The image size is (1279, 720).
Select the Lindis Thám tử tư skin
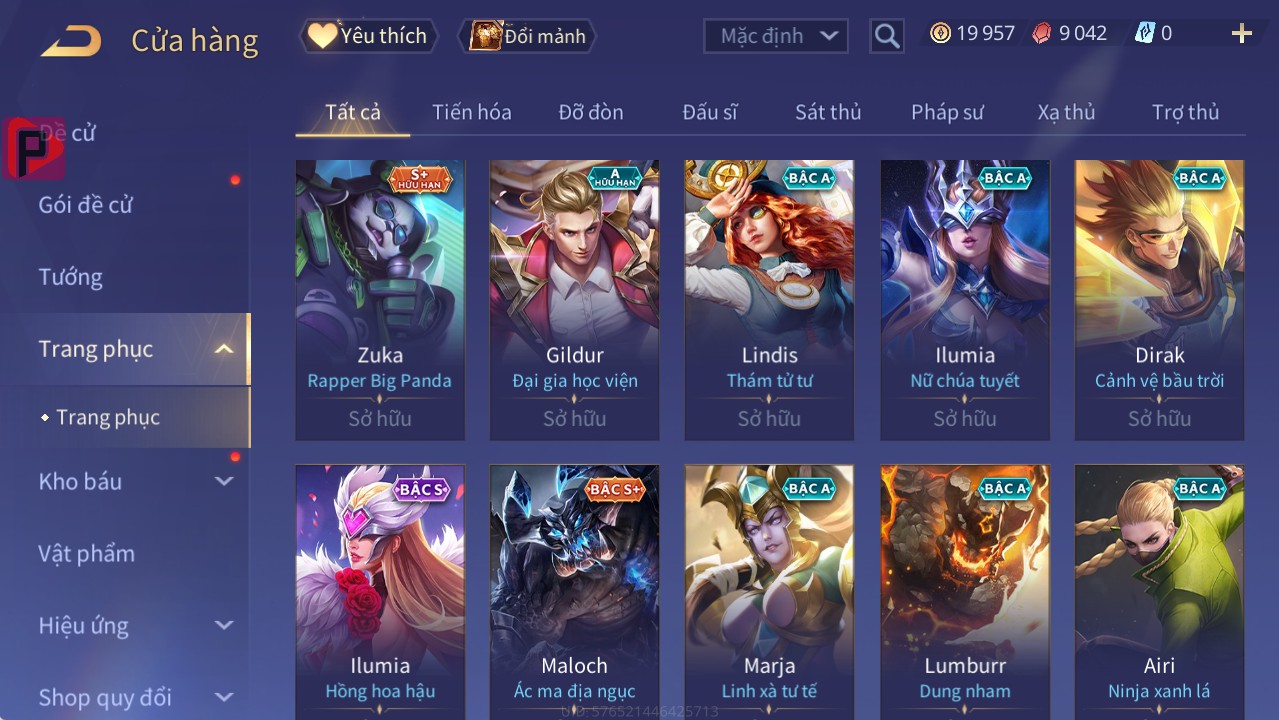point(769,299)
